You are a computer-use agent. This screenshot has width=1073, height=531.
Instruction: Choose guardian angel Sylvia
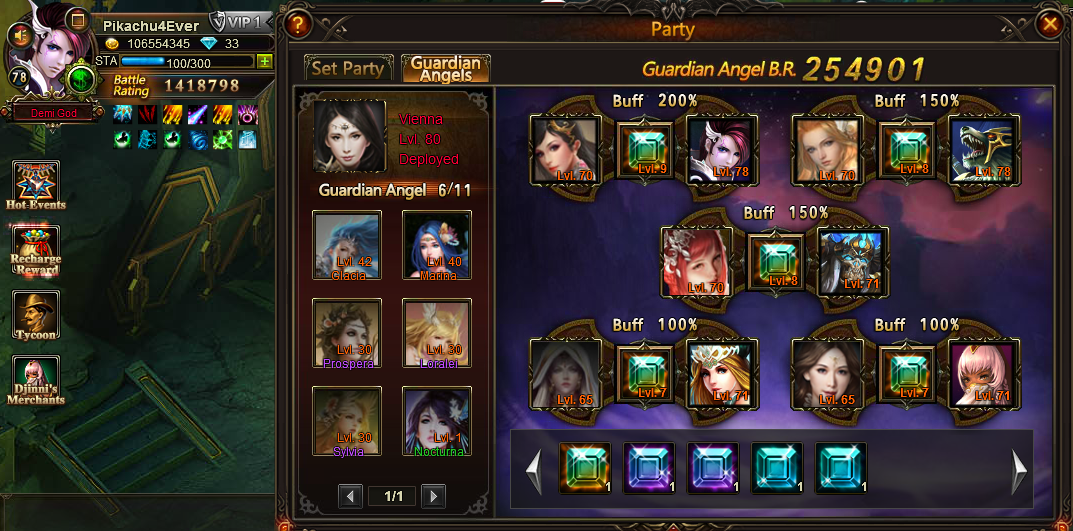(346, 421)
